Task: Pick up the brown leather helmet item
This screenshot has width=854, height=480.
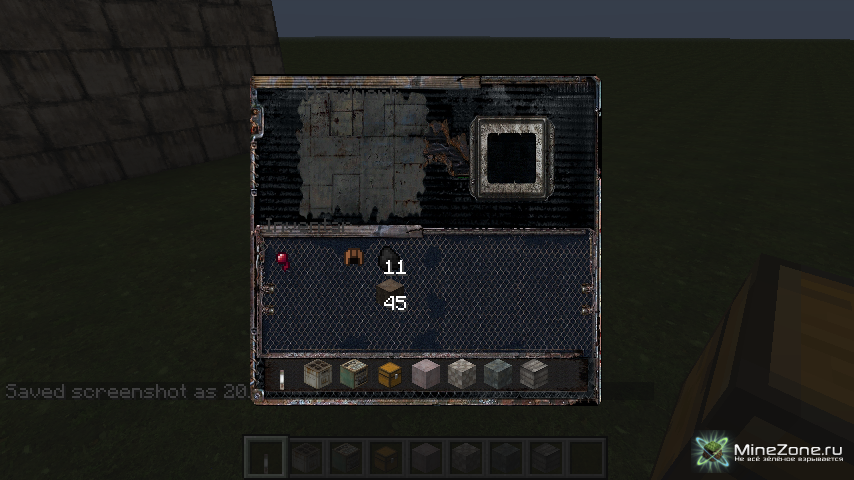Action: coord(352,257)
